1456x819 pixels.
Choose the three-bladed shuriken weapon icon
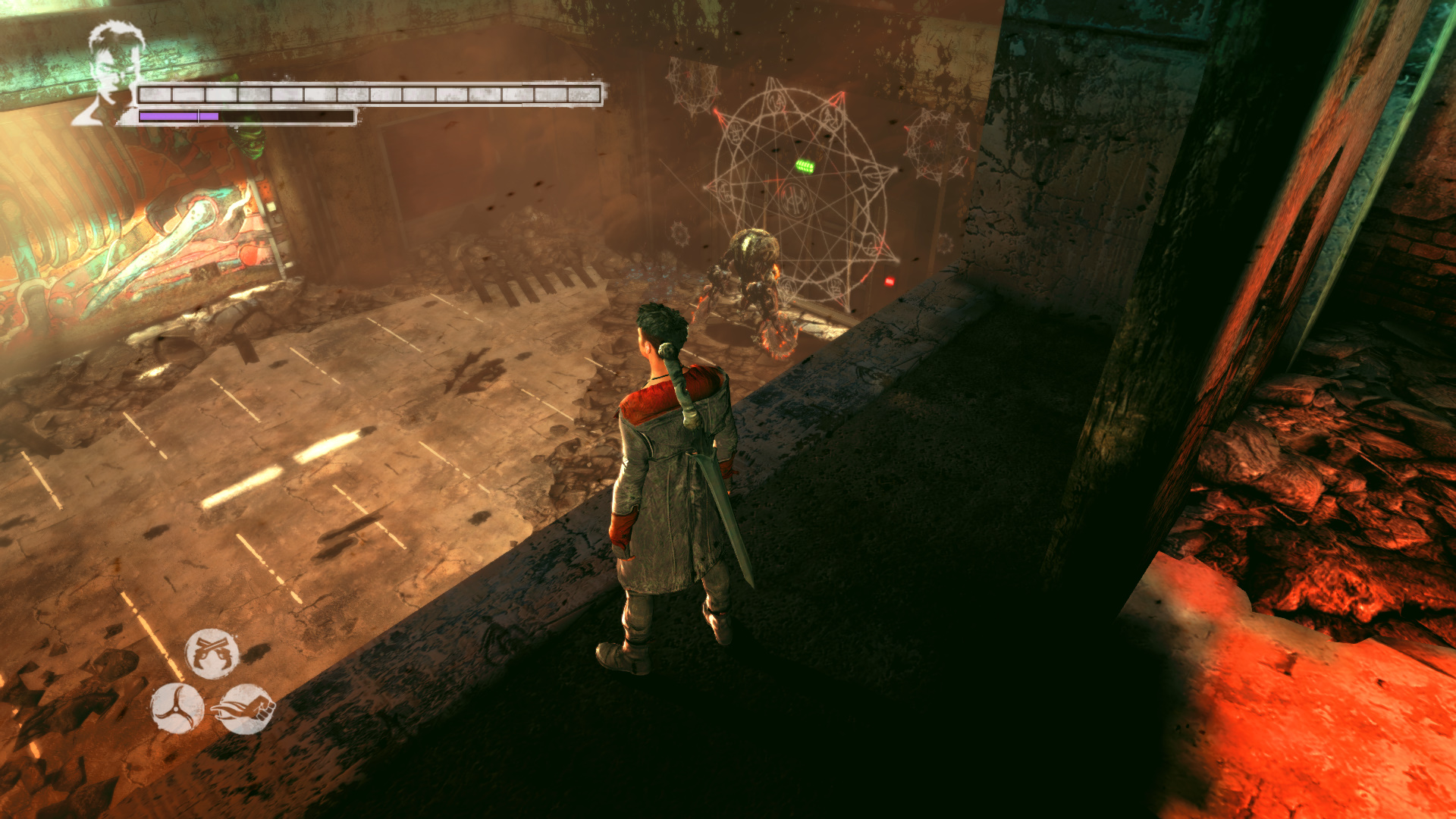pos(177,708)
